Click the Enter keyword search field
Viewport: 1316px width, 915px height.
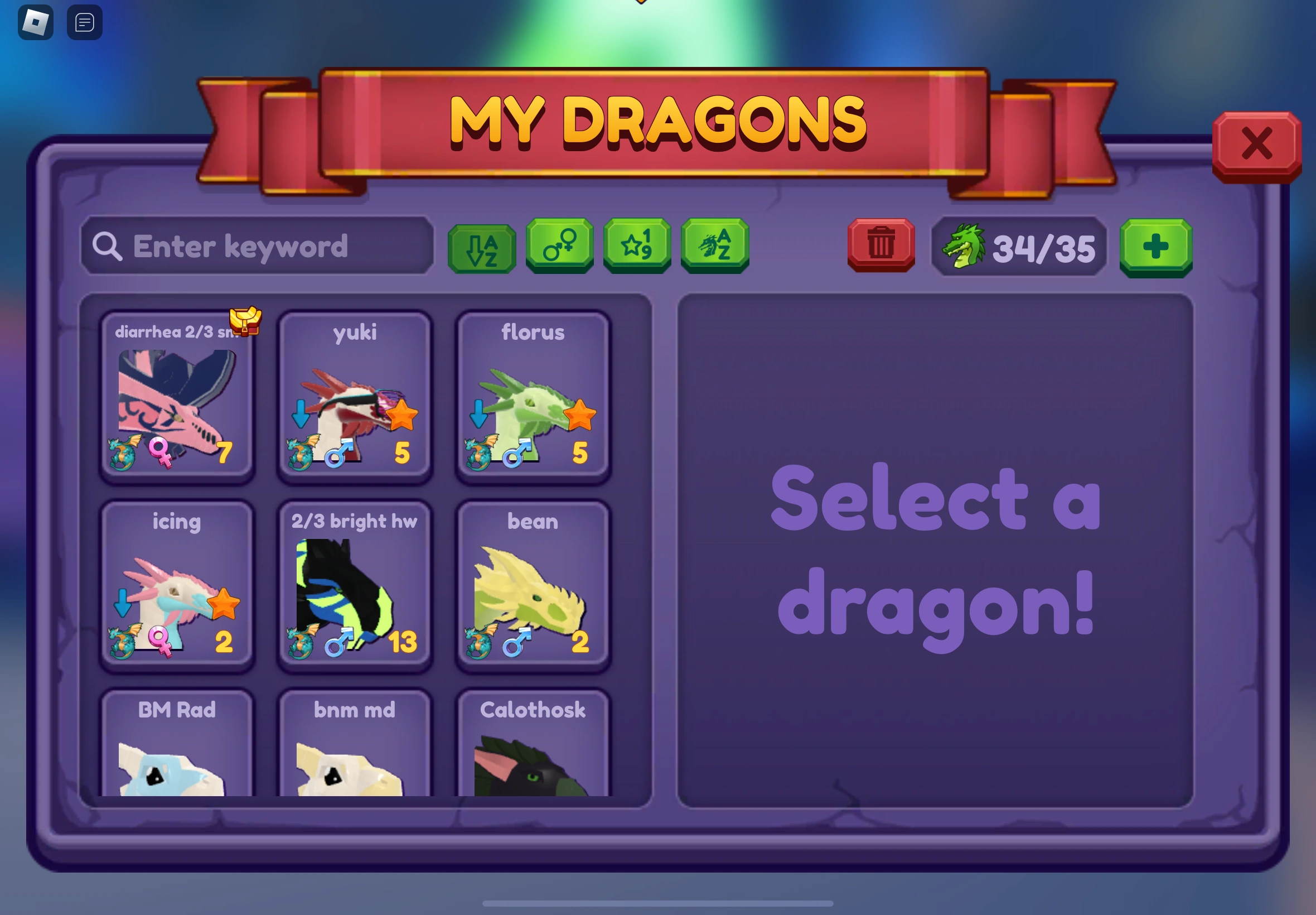click(x=258, y=247)
